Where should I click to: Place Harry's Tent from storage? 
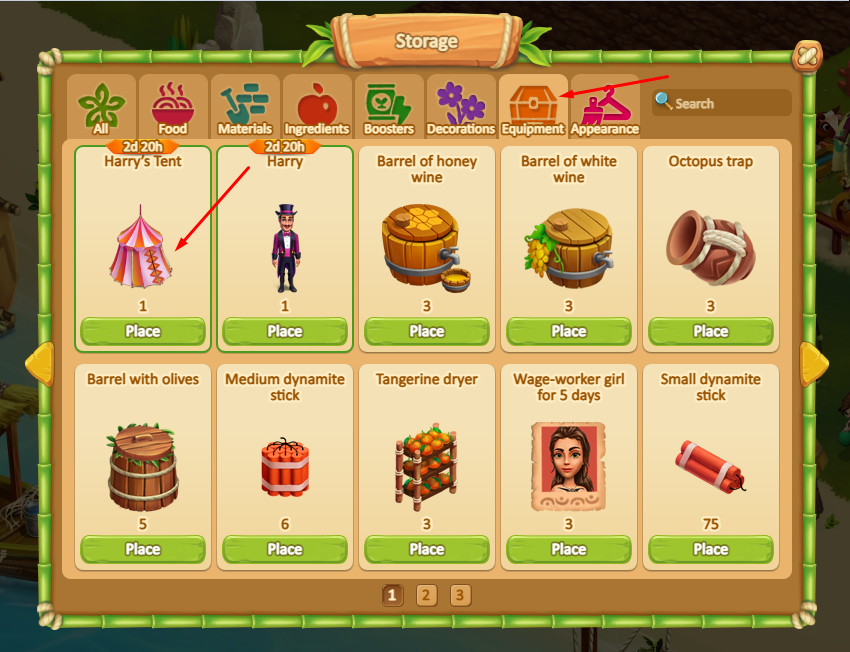coord(143,331)
